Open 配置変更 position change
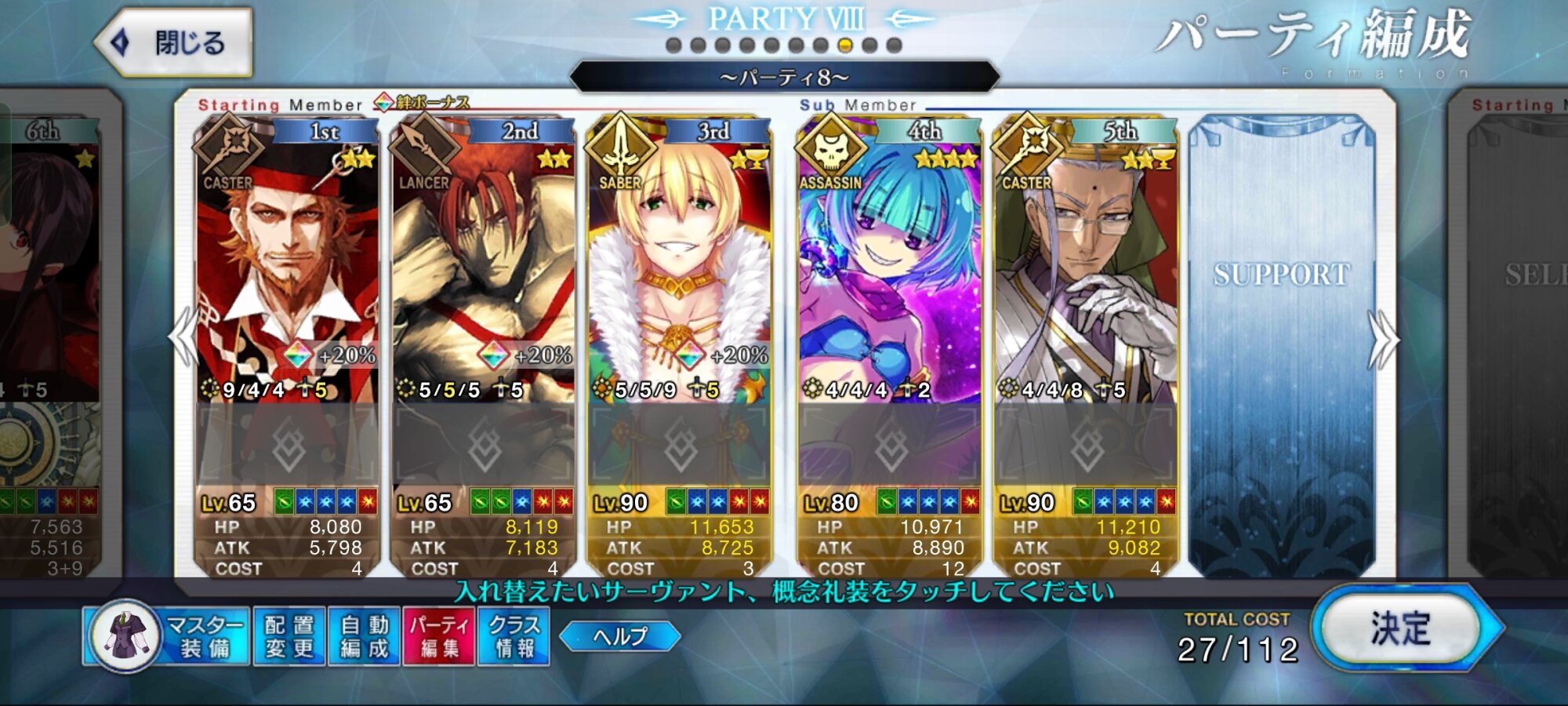The width and height of the screenshot is (1568, 706). [x=289, y=636]
